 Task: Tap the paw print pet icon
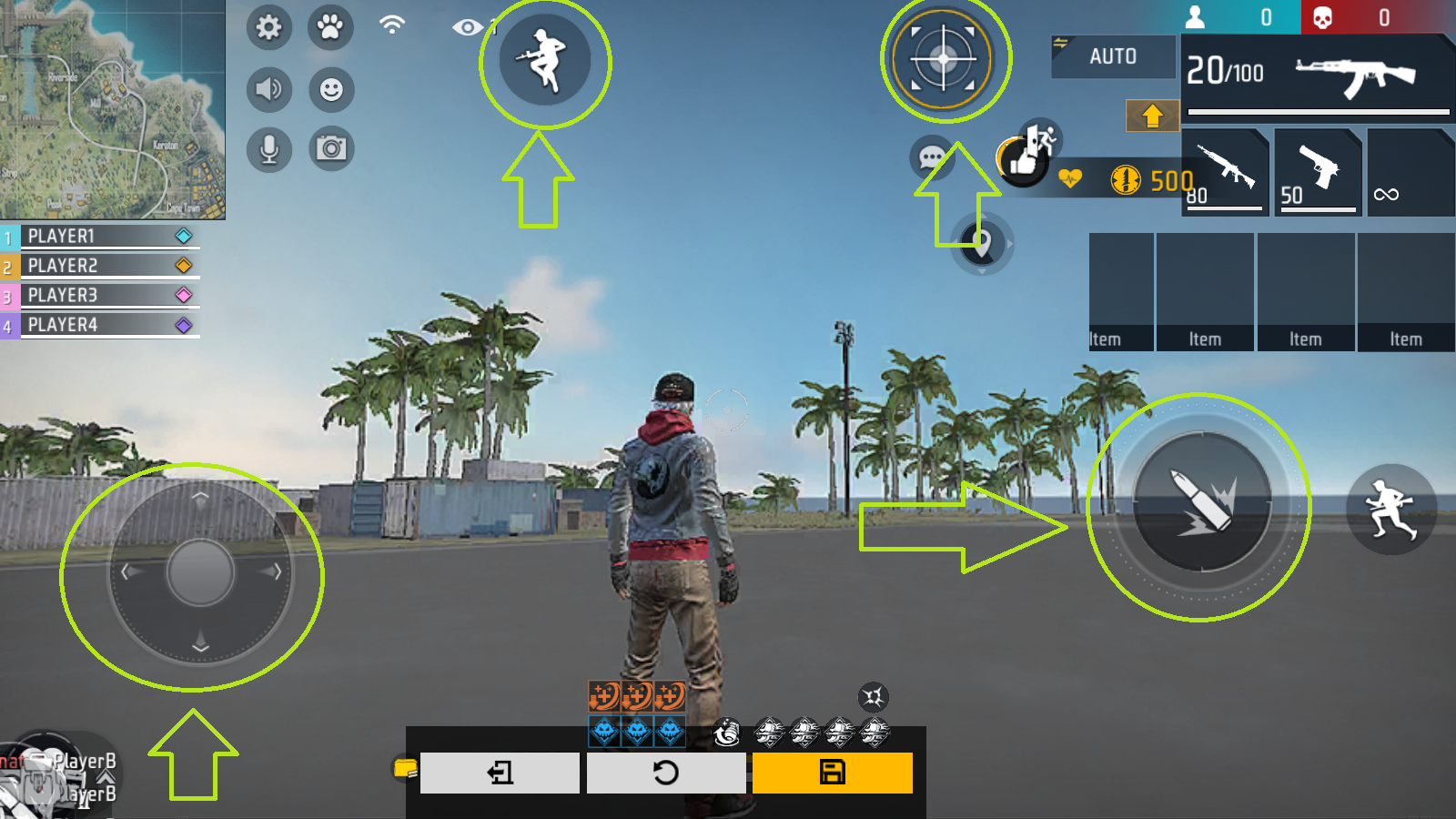[330, 27]
